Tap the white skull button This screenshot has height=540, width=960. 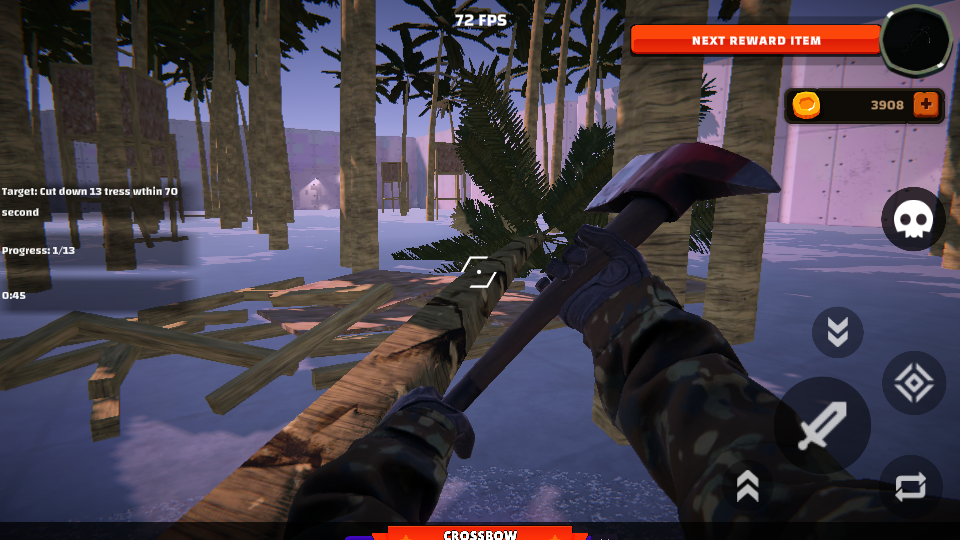913,219
